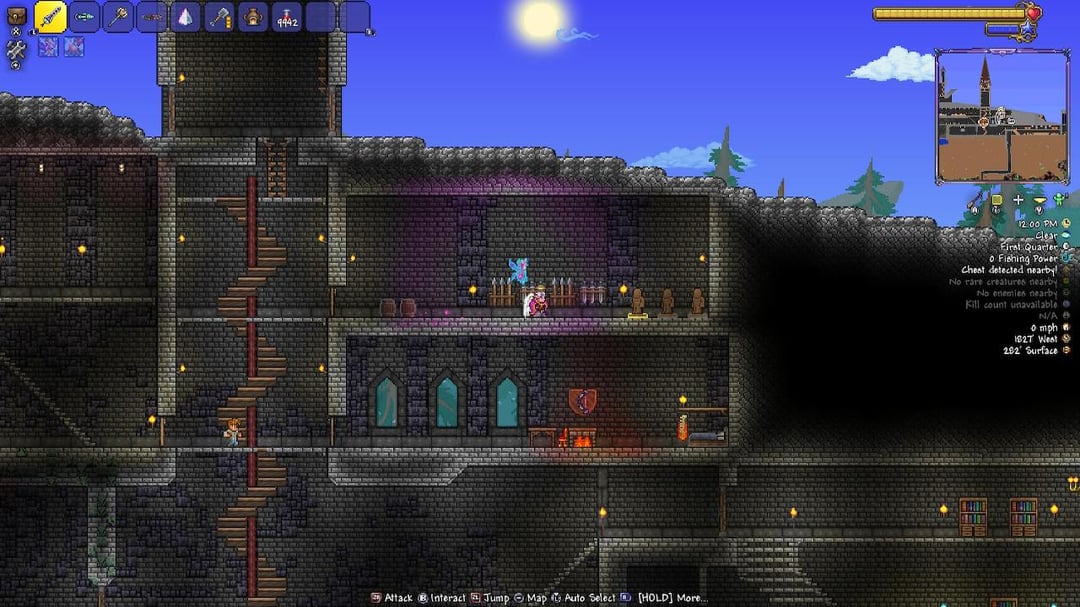Pick the white crystal shard slot
The image size is (1080, 607).
(186, 17)
